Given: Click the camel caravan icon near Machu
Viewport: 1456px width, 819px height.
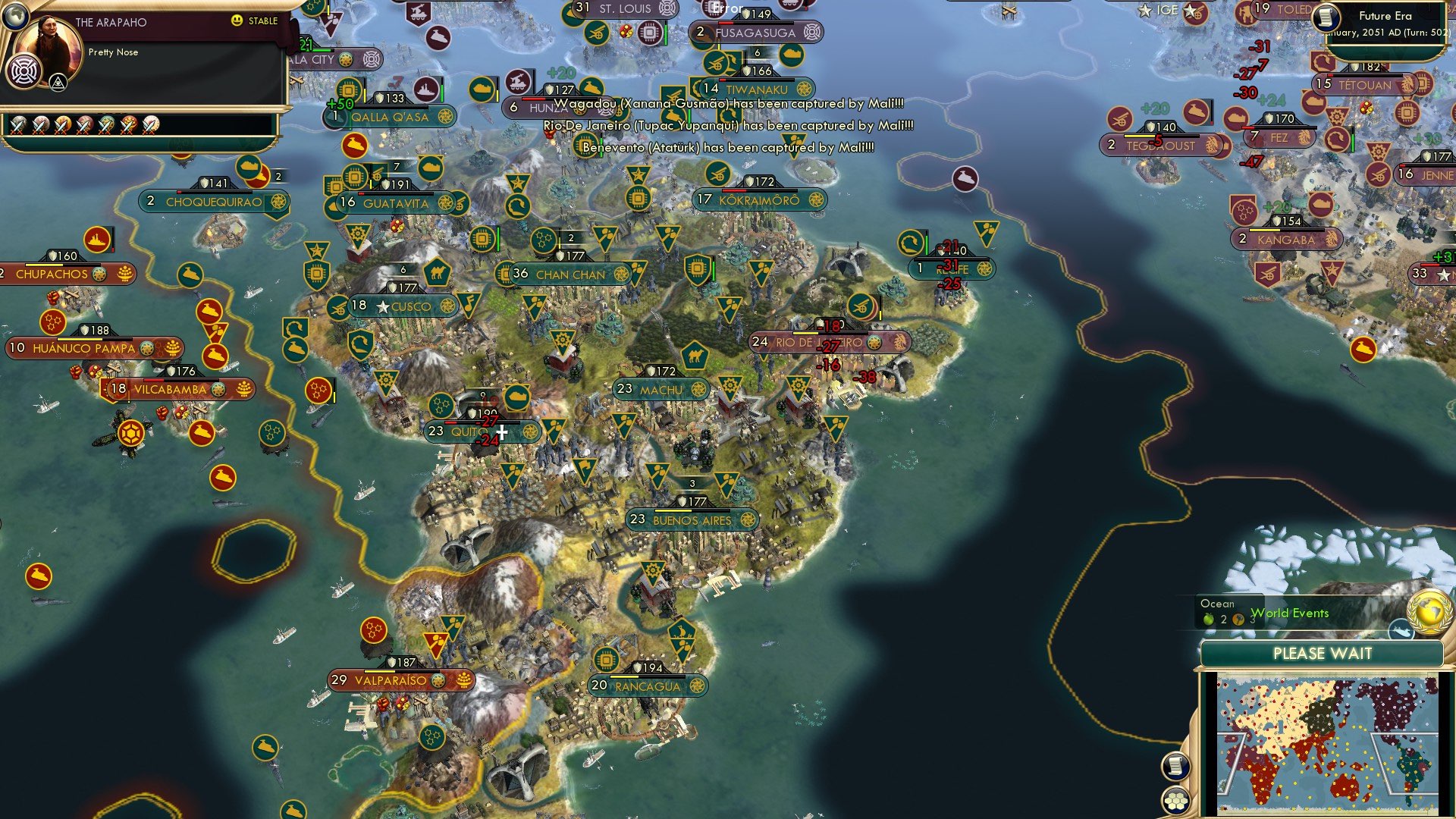Looking at the screenshot, I should [x=694, y=356].
